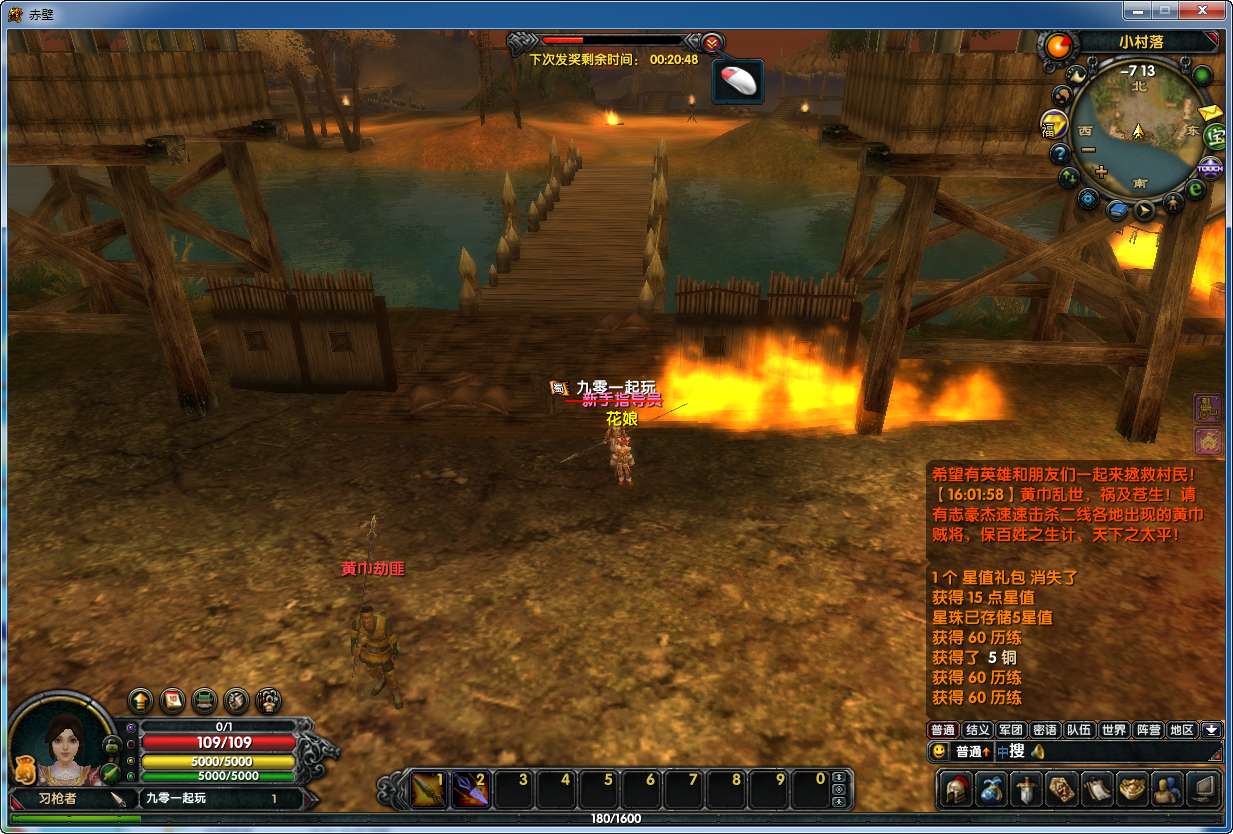
Task: Use the skill in hotbar slot 2
Action: coord(471,789)
